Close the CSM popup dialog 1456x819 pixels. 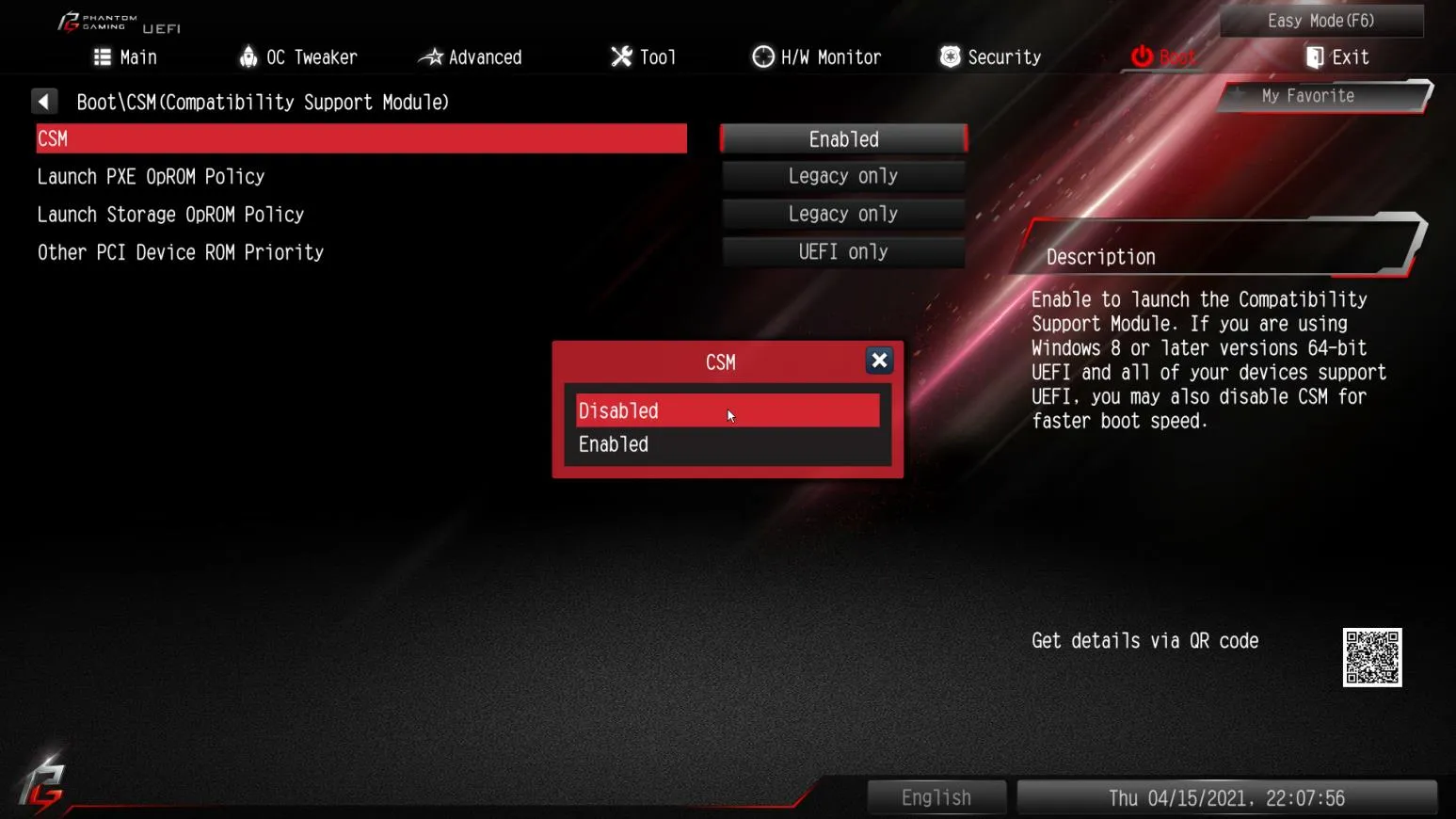(879, 361)
